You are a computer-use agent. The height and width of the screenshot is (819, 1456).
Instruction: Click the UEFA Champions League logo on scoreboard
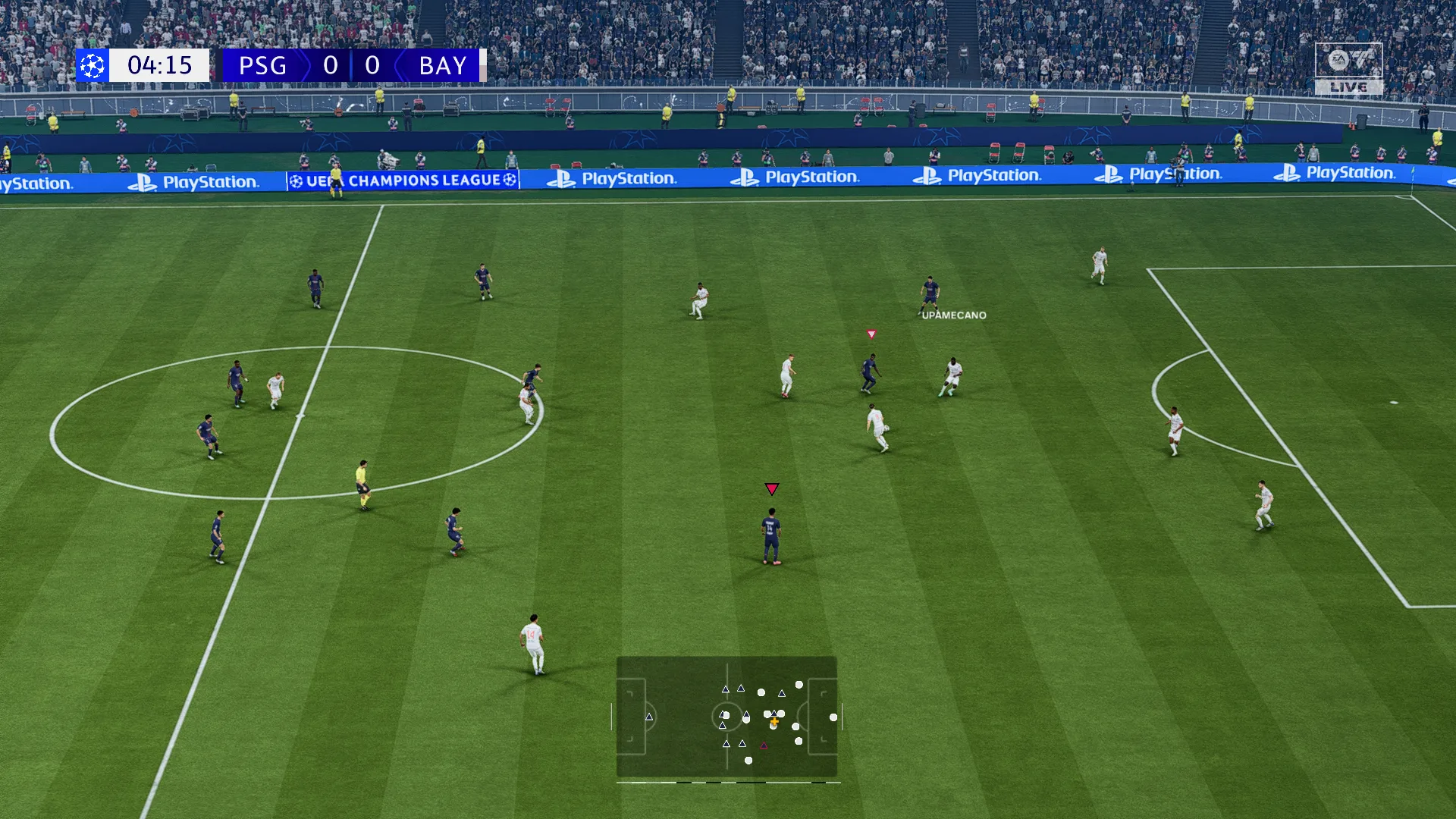[91, 66]
